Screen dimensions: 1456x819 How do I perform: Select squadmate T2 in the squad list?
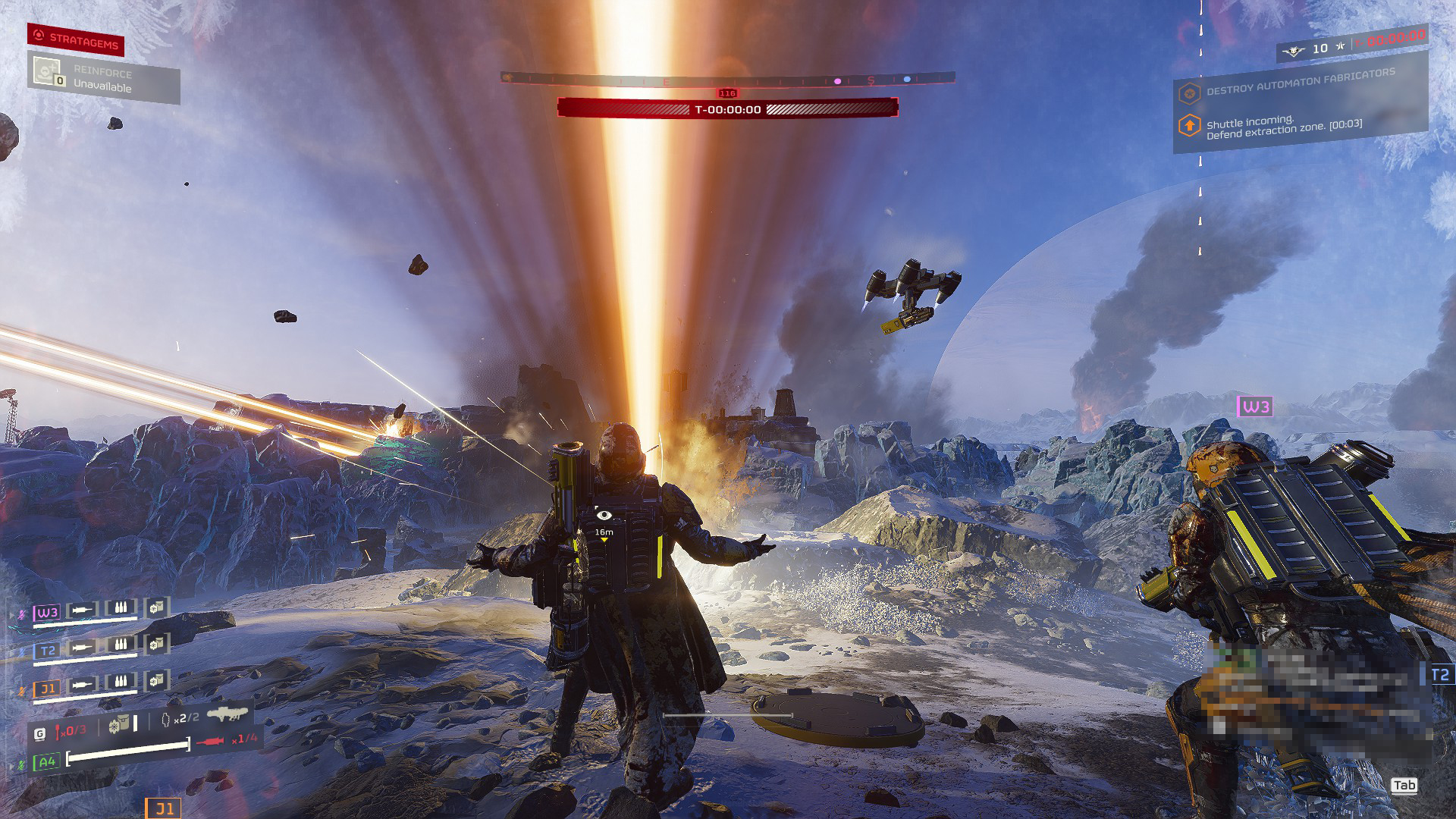tap(47, 650)
